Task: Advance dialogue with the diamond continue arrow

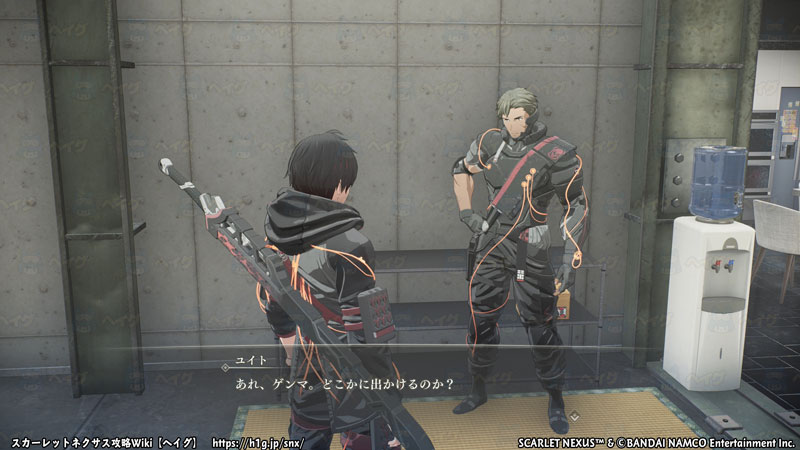Action: tap(575, 415)
